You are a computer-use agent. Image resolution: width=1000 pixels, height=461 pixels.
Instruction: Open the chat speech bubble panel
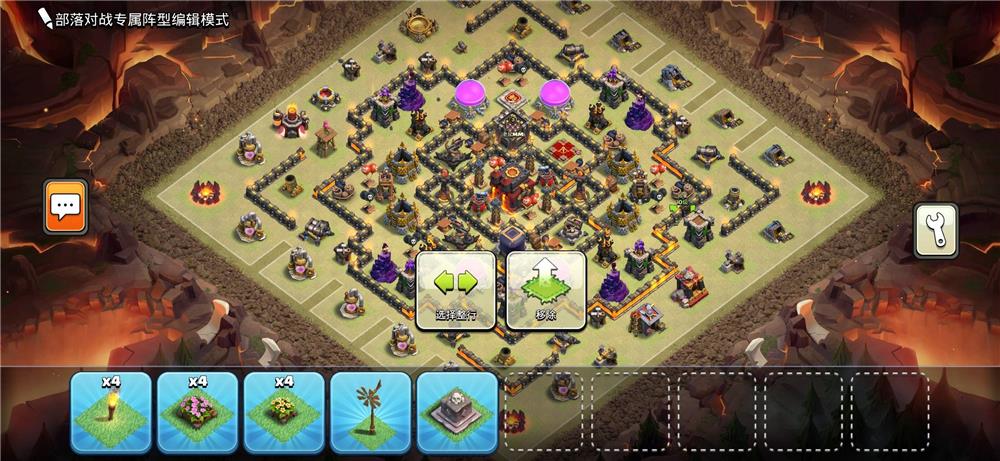[66, 207]
